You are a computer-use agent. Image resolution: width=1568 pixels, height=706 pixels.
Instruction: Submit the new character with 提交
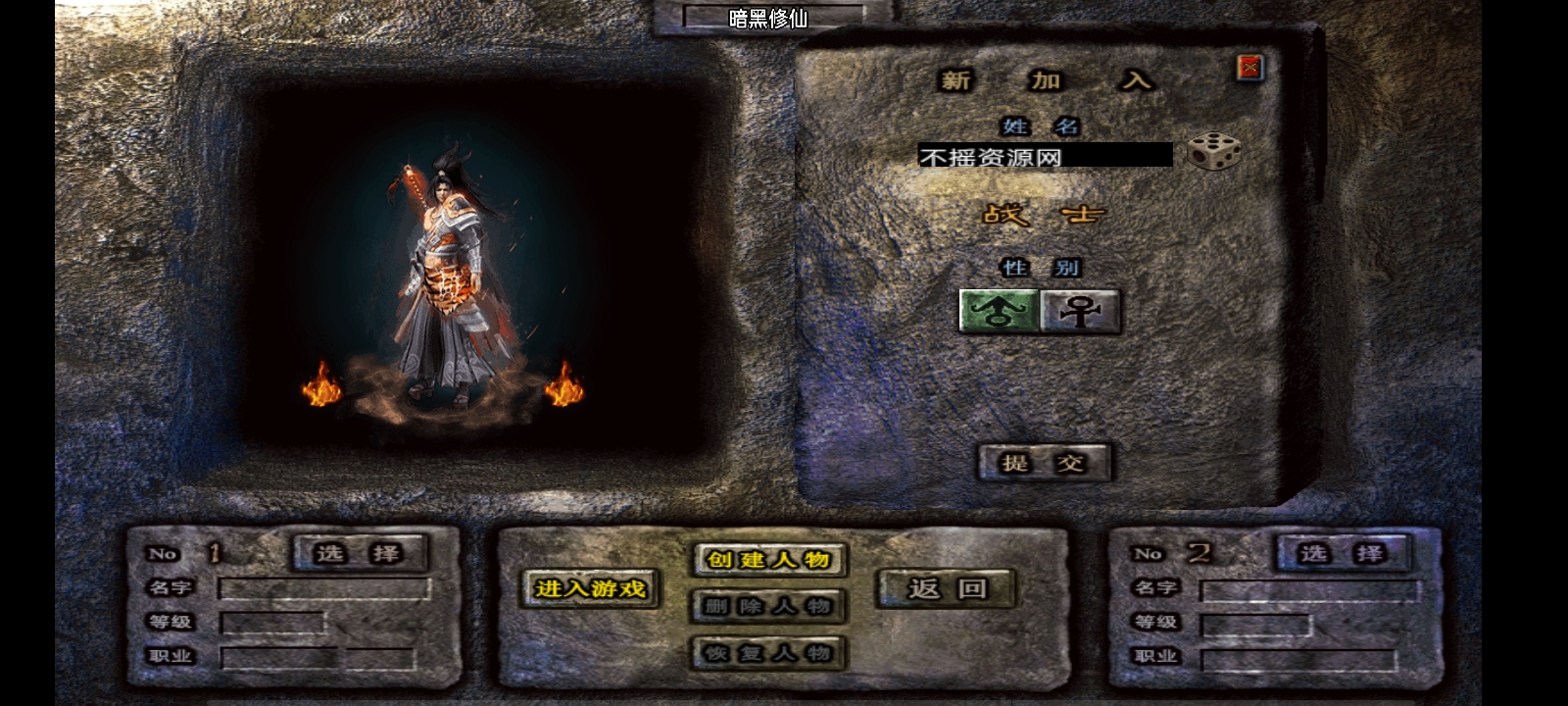[1045, 463]
